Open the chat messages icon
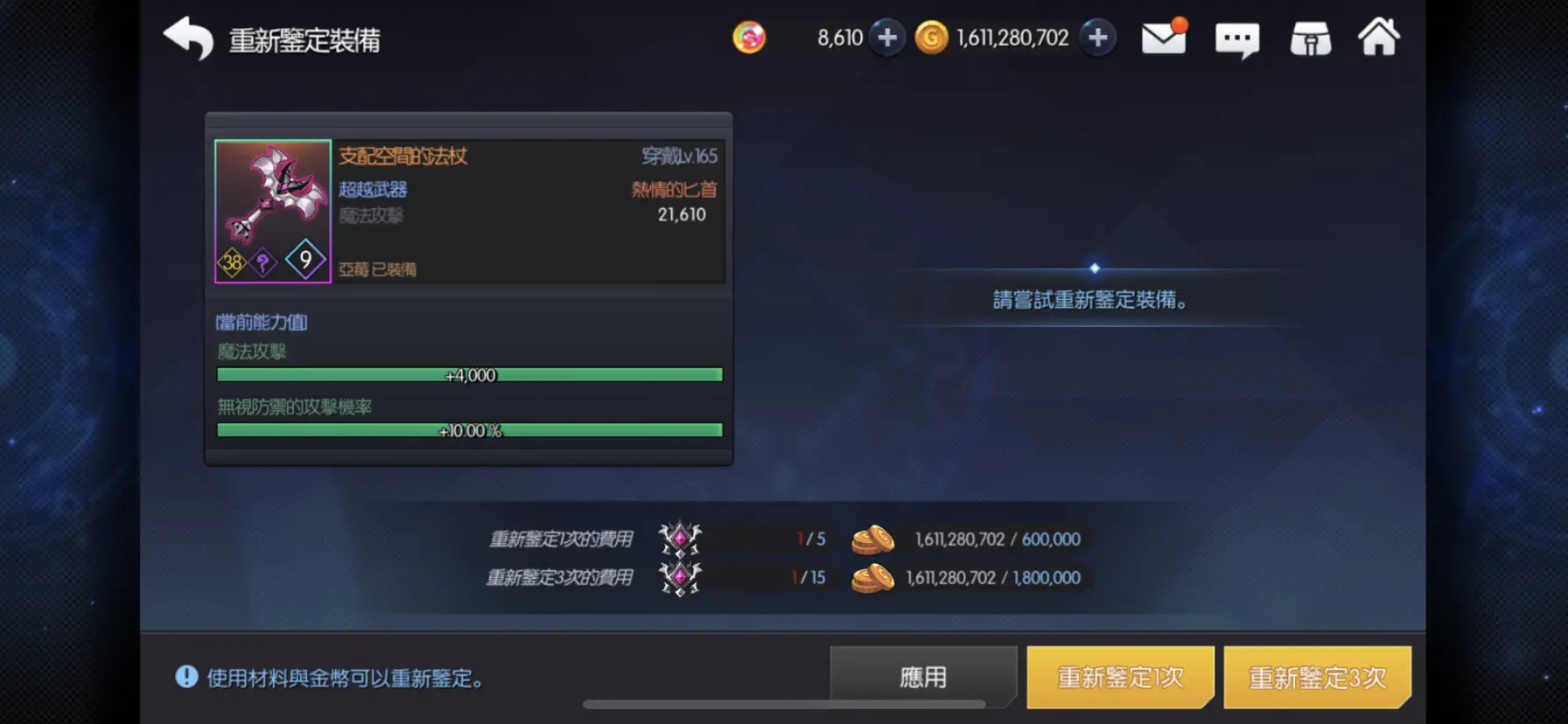This screenshot has width=1568, height=724. coord(1237,38)
